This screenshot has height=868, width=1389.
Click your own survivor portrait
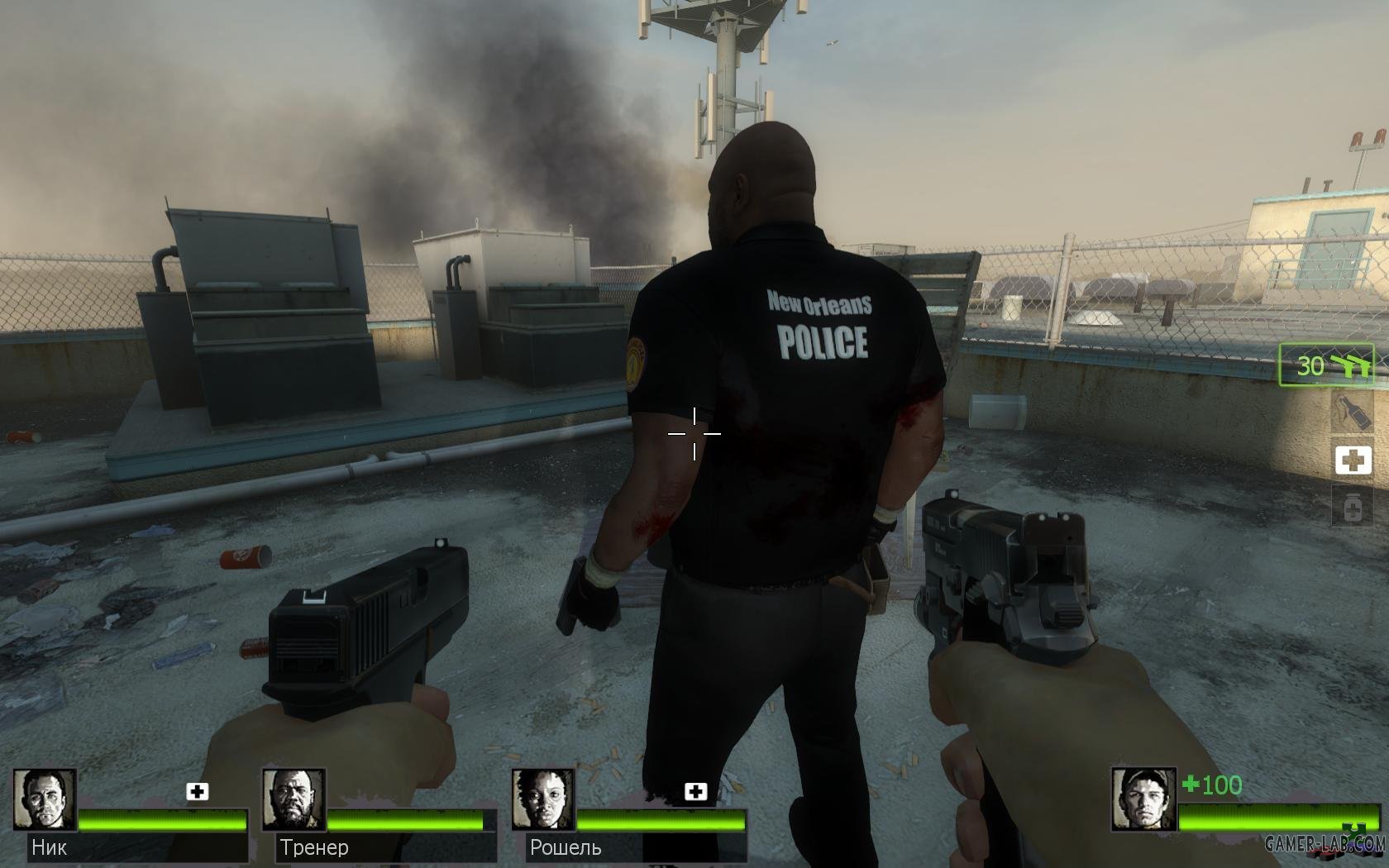pyautogui.click(x=1143, y=800)
